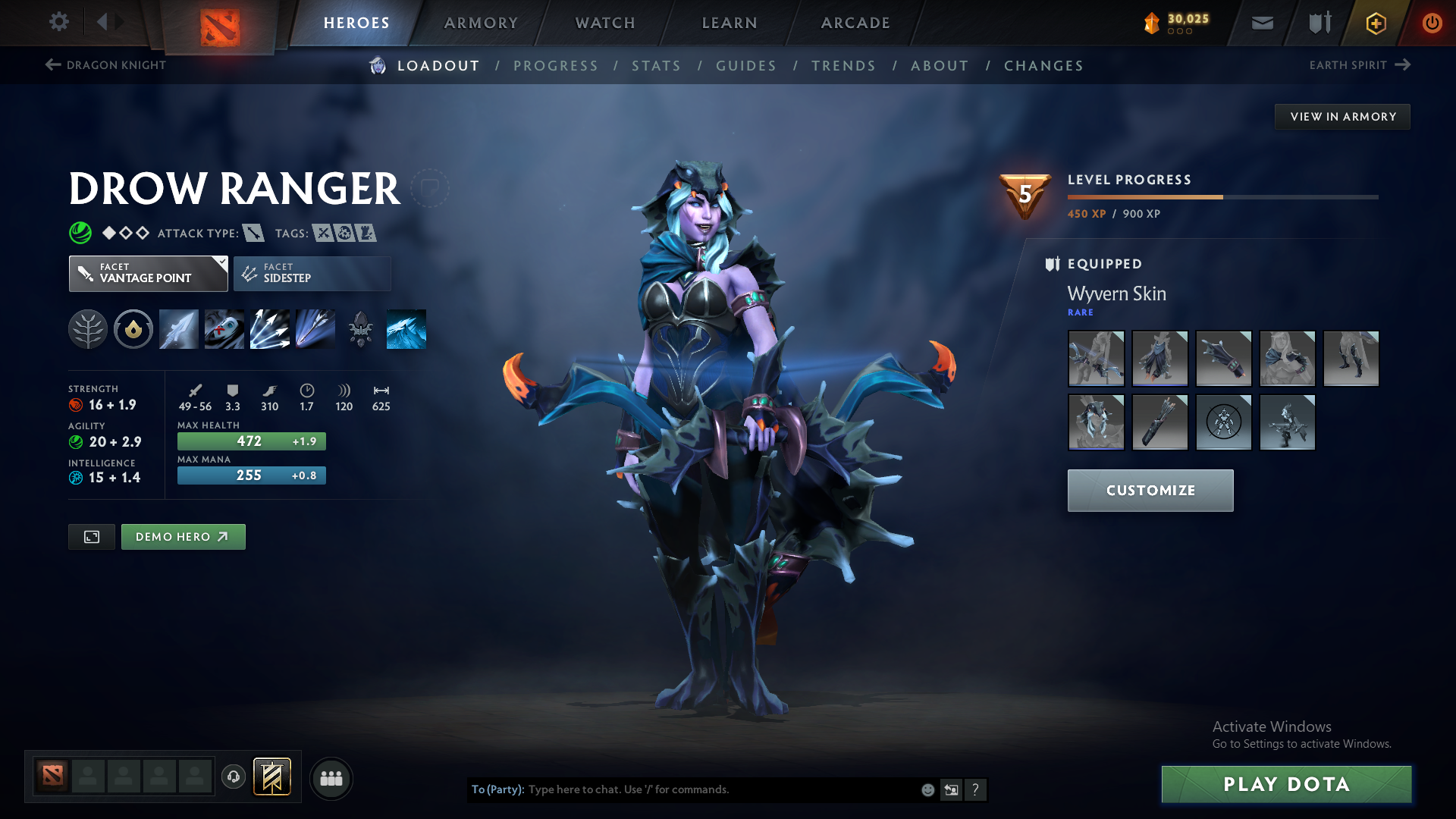Image resolution: width=1456 pixels, height=819 pixels.
Task: Click the Customize button
Action: coord(1150,490)
